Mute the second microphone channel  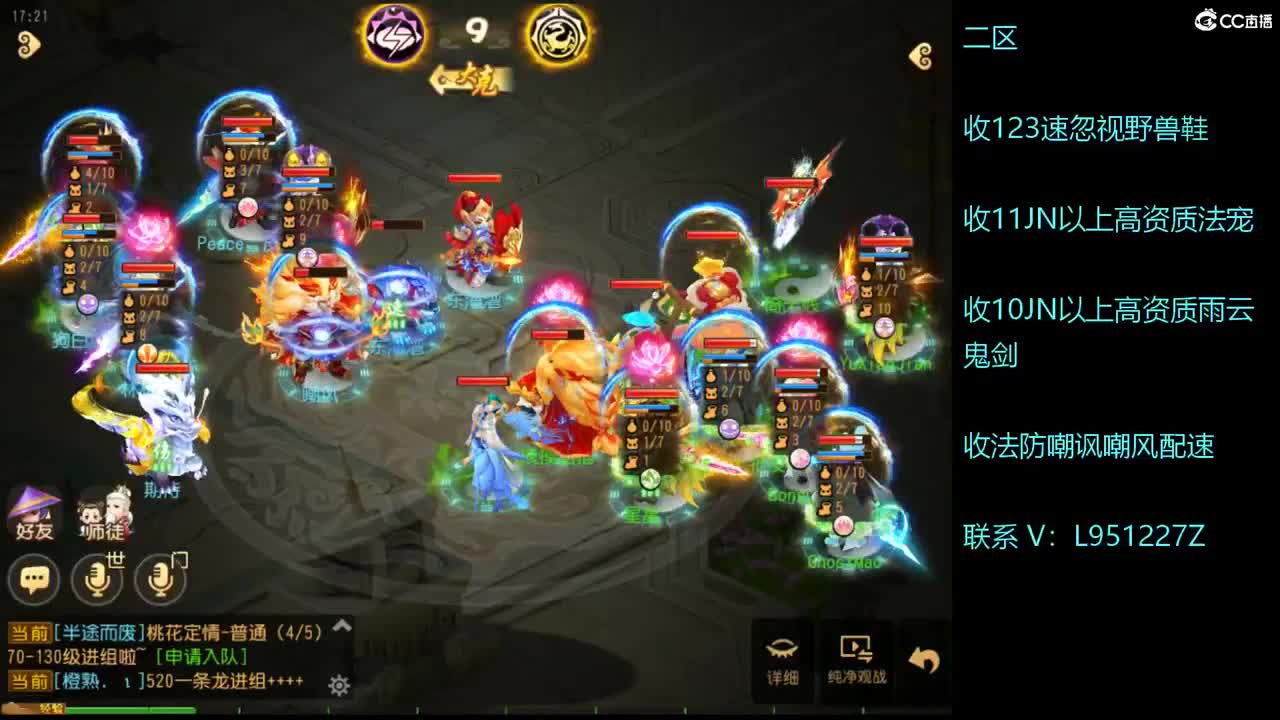point(160,578)
